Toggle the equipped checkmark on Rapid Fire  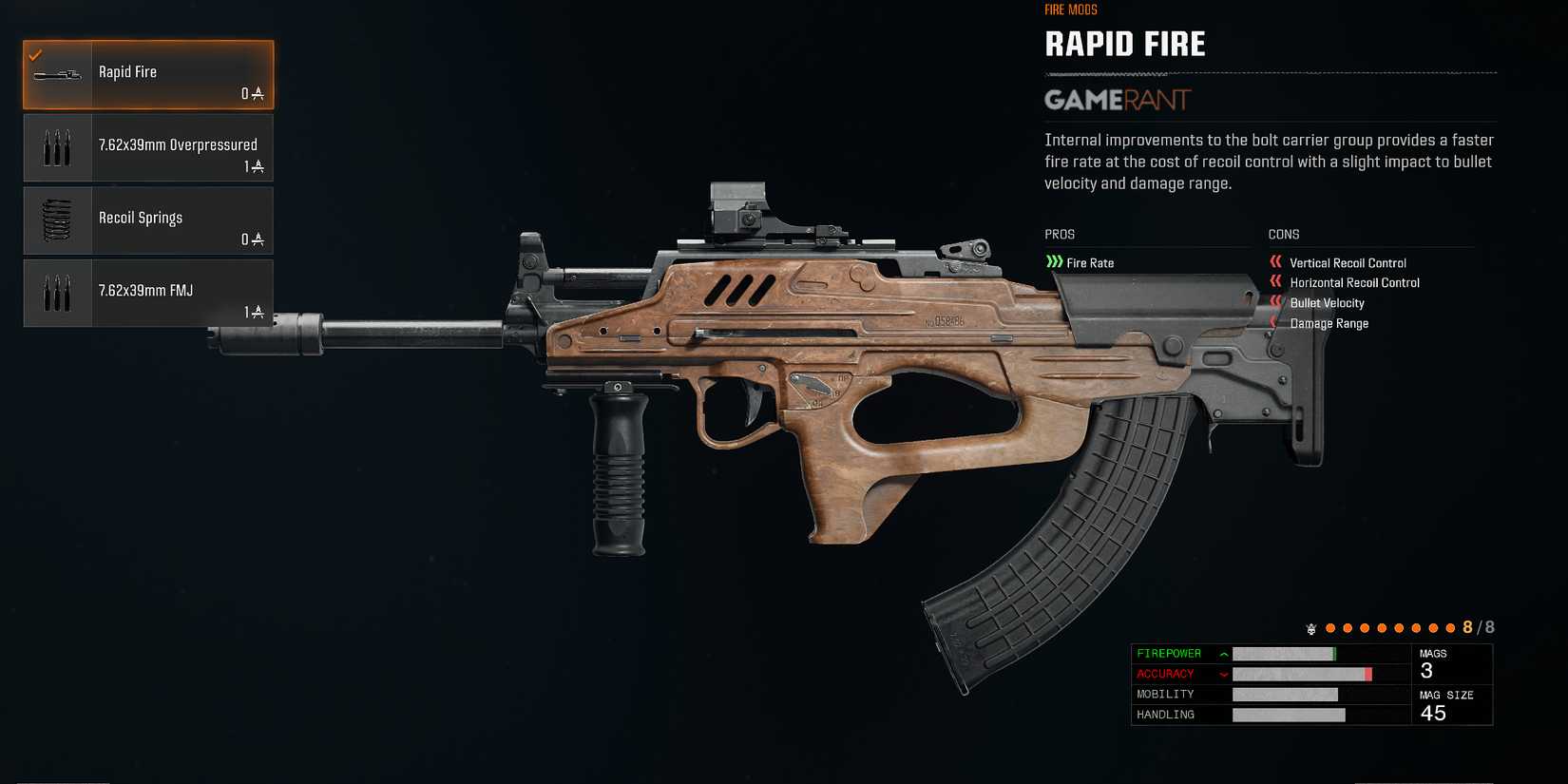[38, 54]
